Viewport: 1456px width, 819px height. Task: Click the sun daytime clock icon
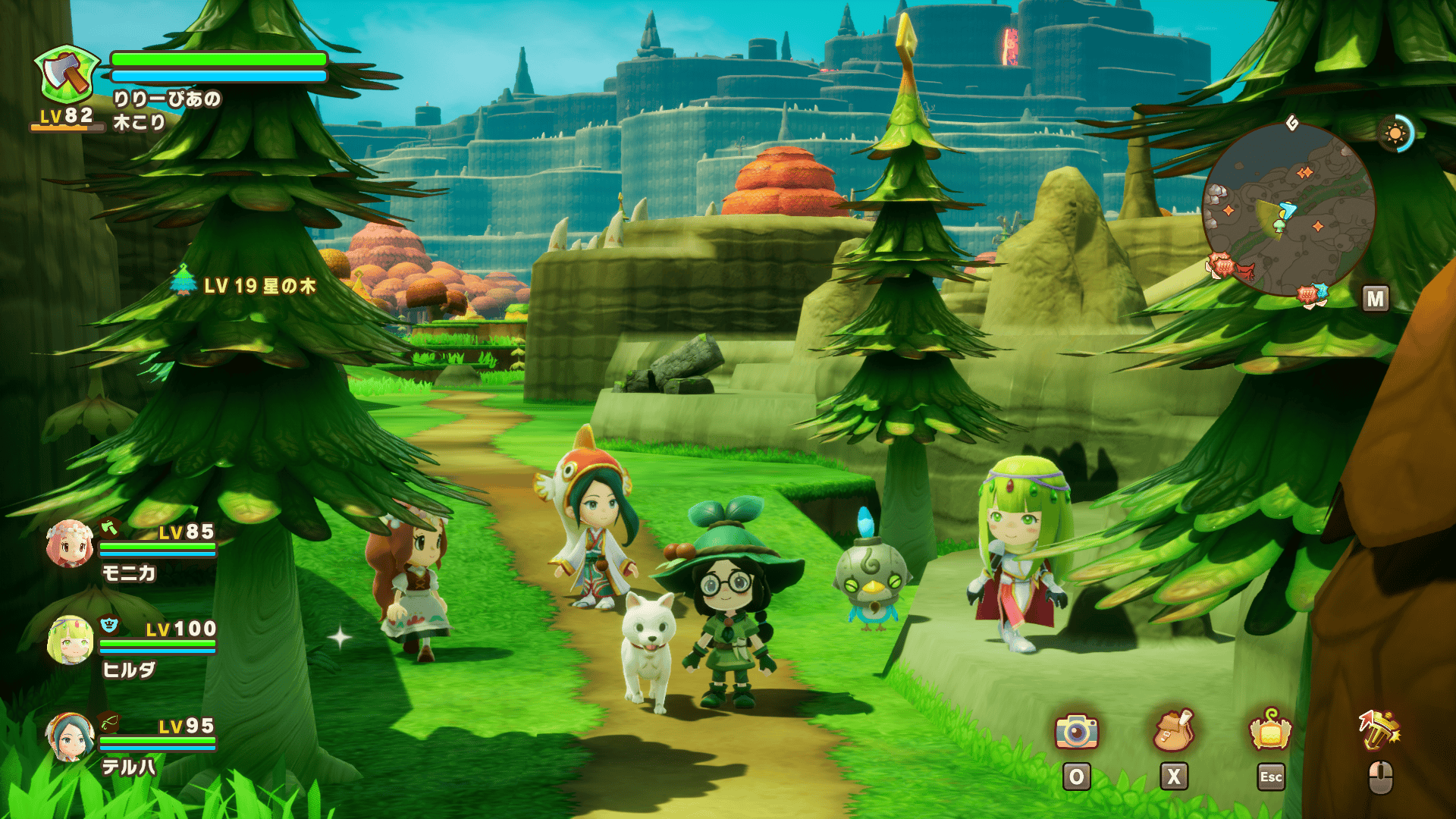click(1395, 134)
